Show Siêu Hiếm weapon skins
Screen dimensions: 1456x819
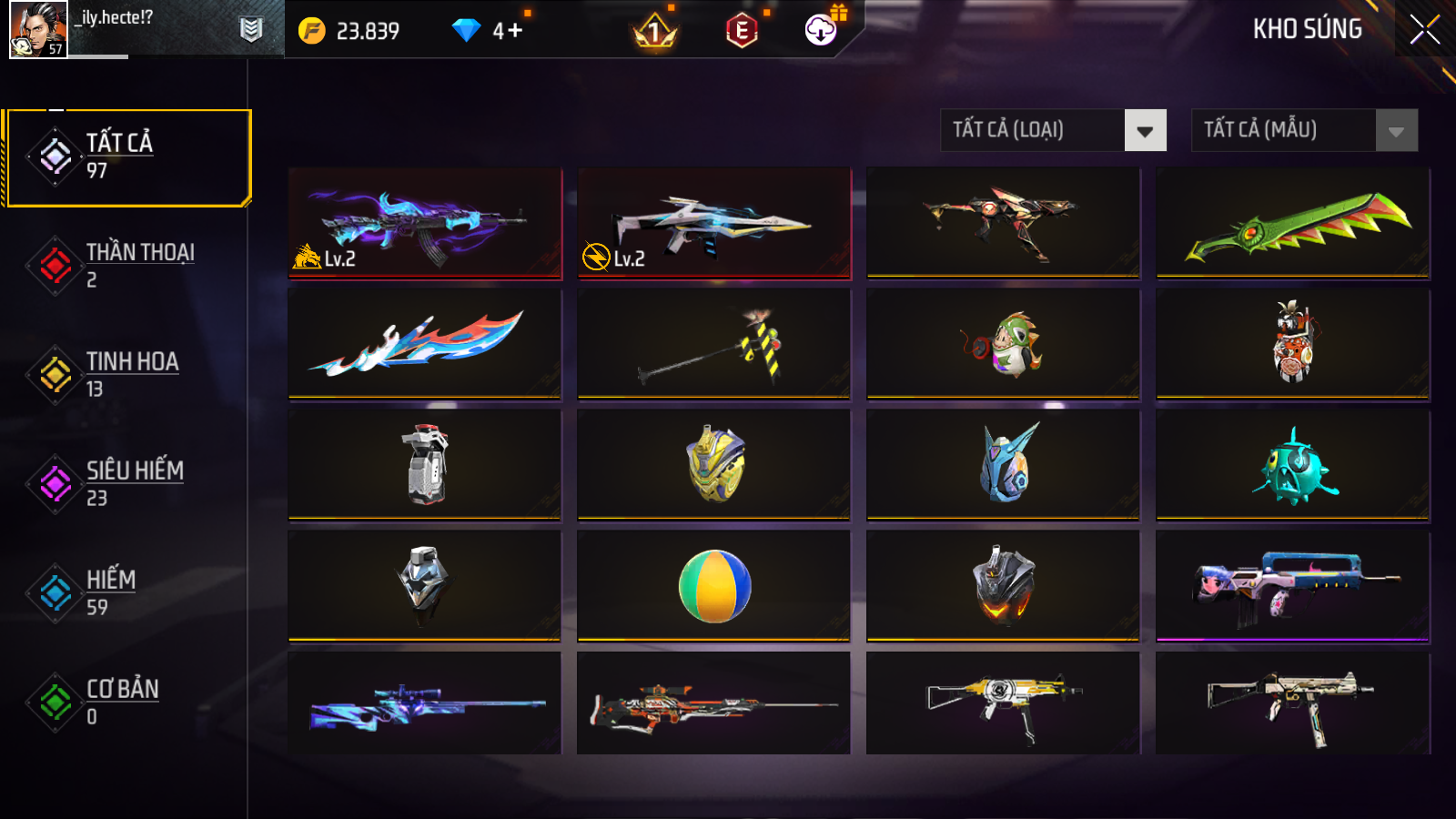pyautogui.click(x=127, y=484)
